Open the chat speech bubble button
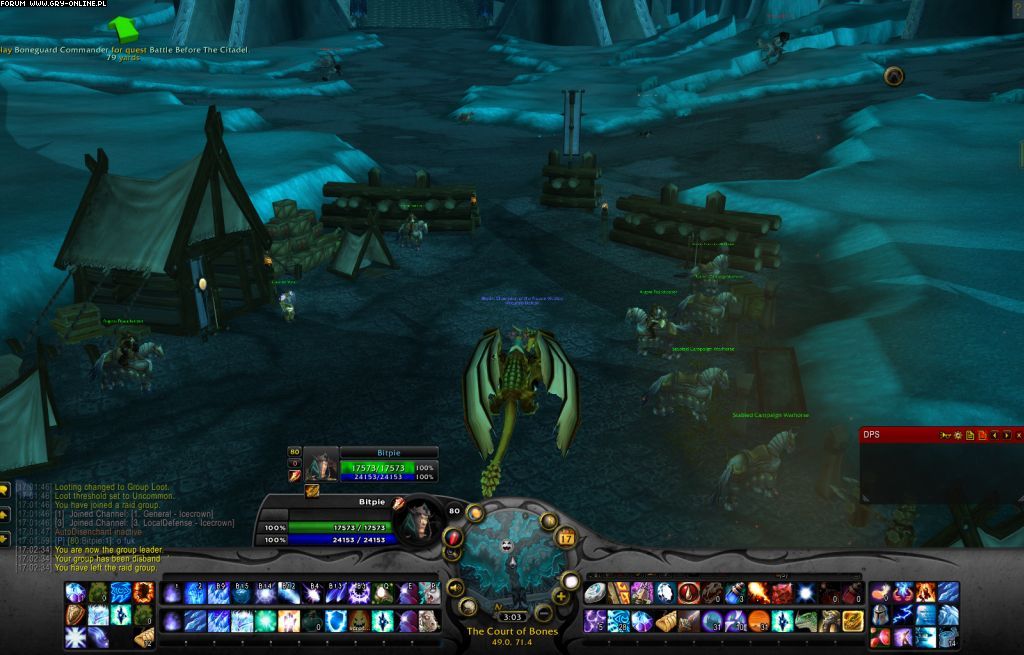 (x=4, y=490)
